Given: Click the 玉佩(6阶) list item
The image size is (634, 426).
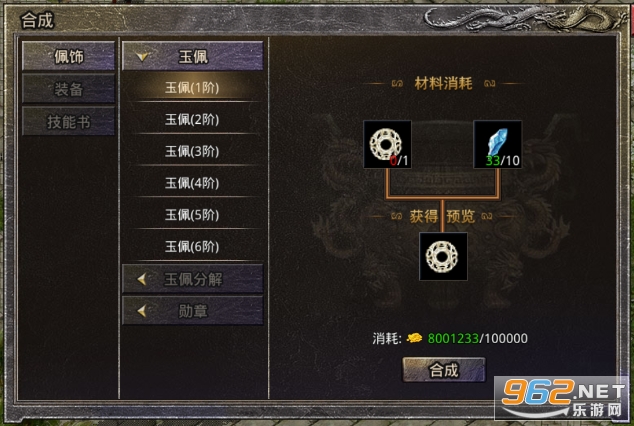Looking at the screenshot, I should [192, 247].
